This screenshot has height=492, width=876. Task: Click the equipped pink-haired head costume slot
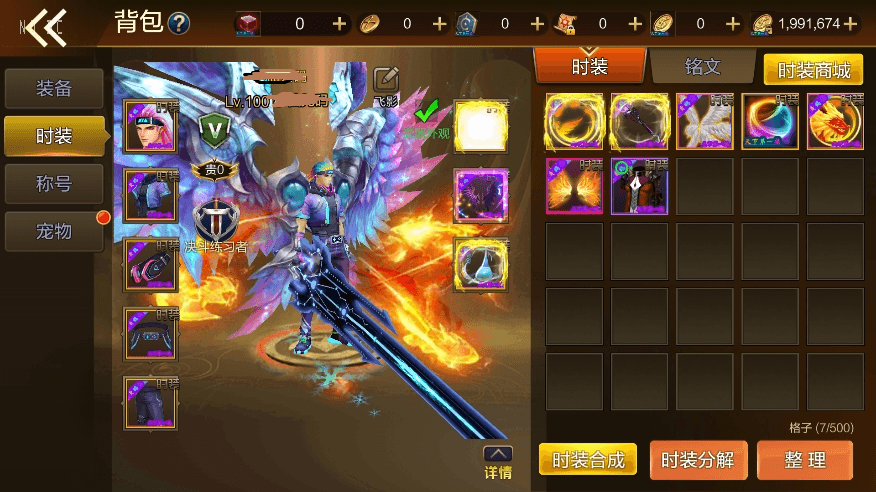(151, 127)
